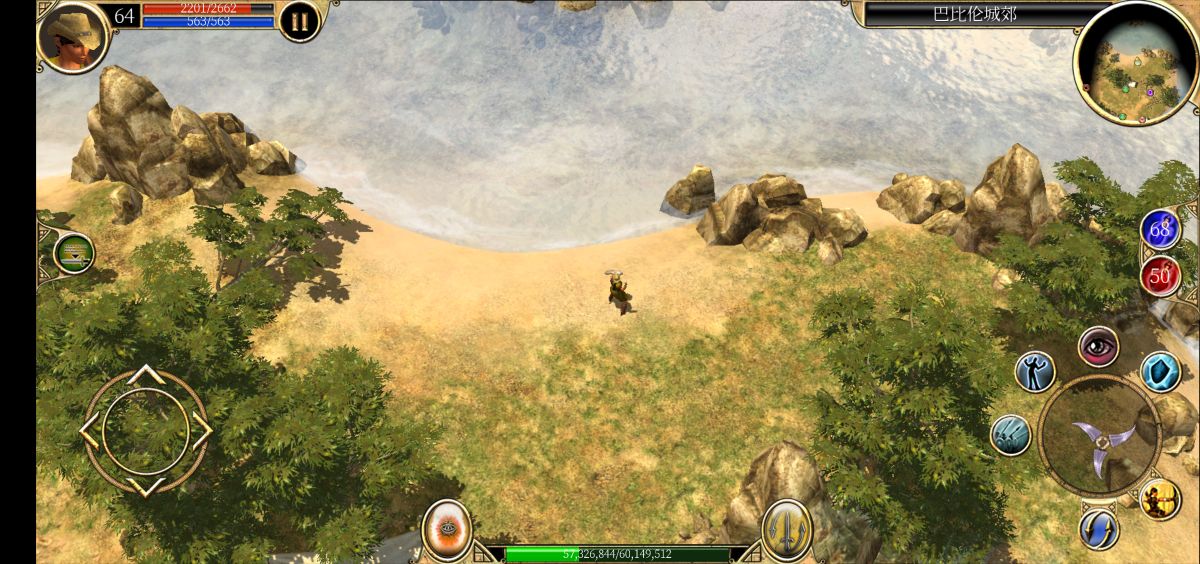Trigger the glowing figure skill
This screenshot has height=564, width=1200.
[x=1035, y=371]
